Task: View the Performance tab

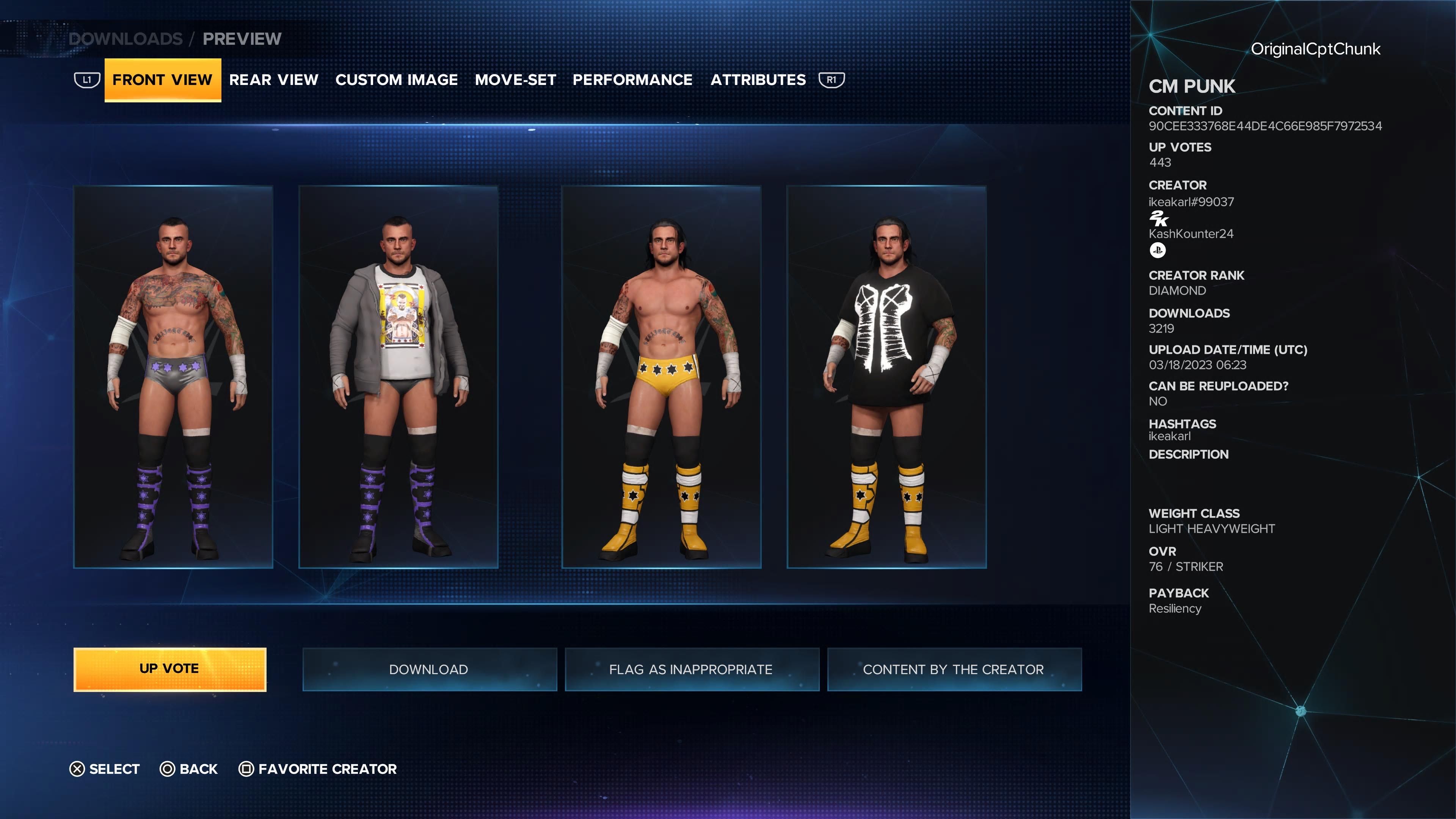Action: tap(632, 80)
